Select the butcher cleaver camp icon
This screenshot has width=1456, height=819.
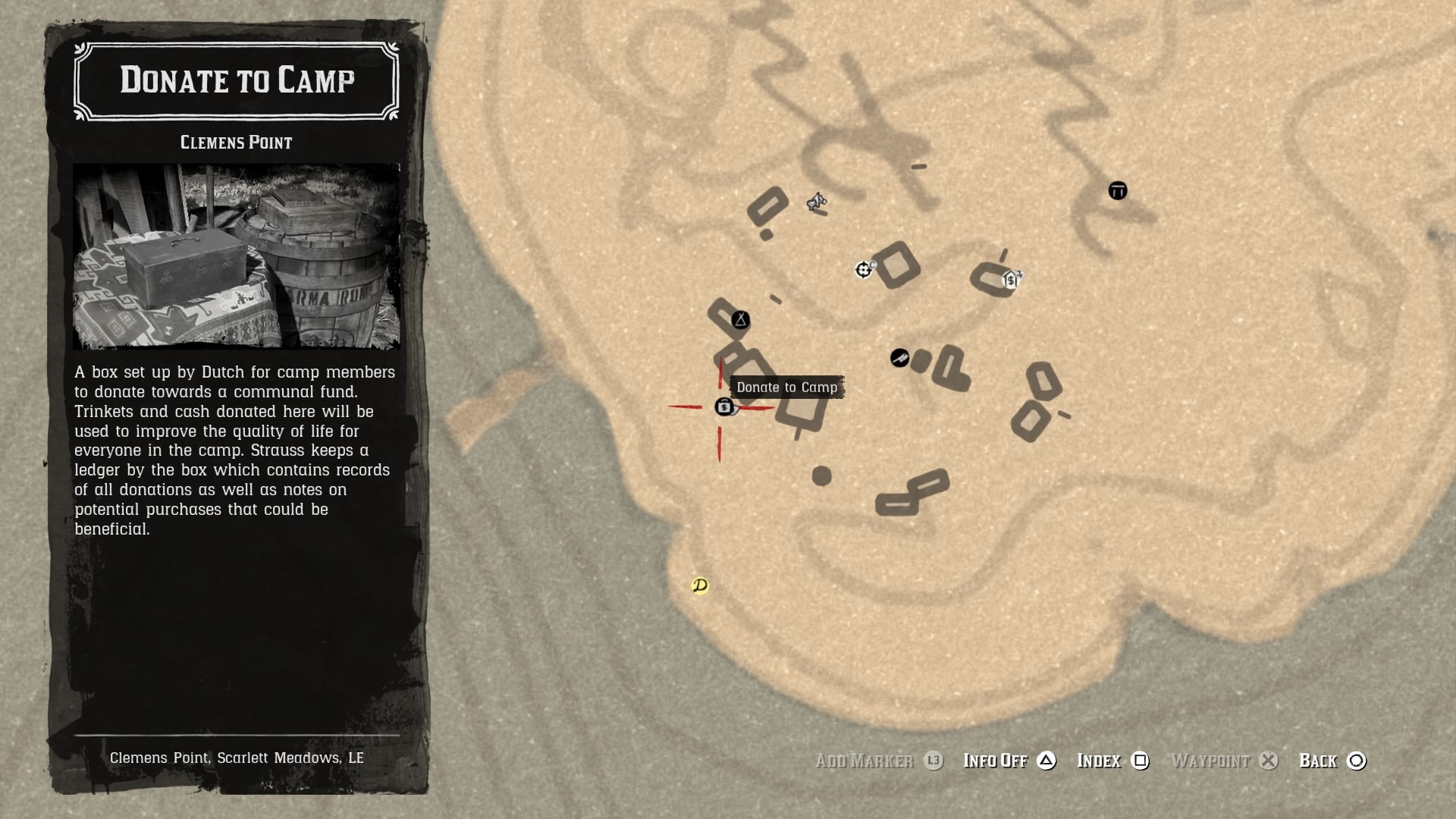pos(899,359)
